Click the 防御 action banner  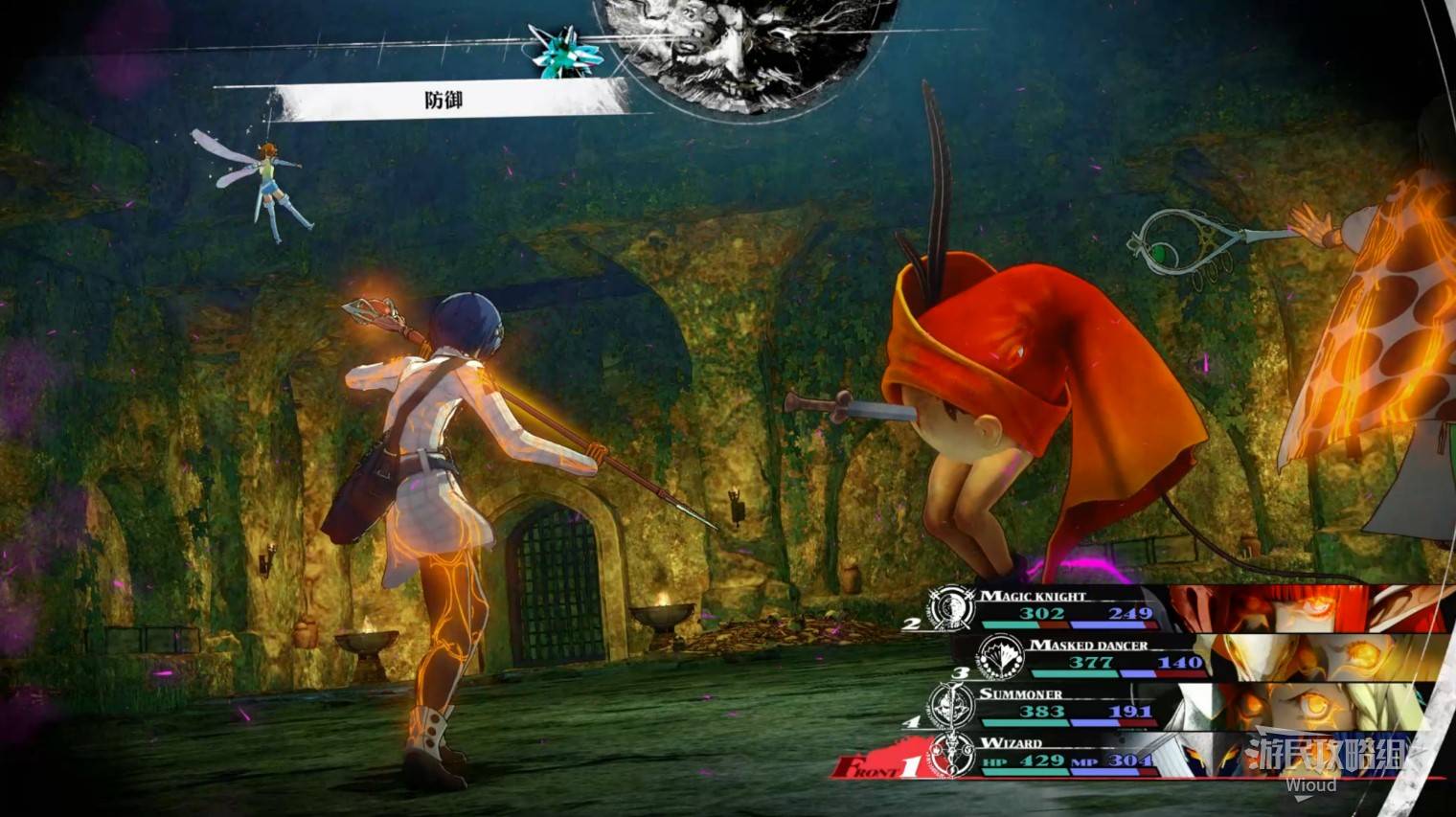pyautogui.click(x=445, y=100)
